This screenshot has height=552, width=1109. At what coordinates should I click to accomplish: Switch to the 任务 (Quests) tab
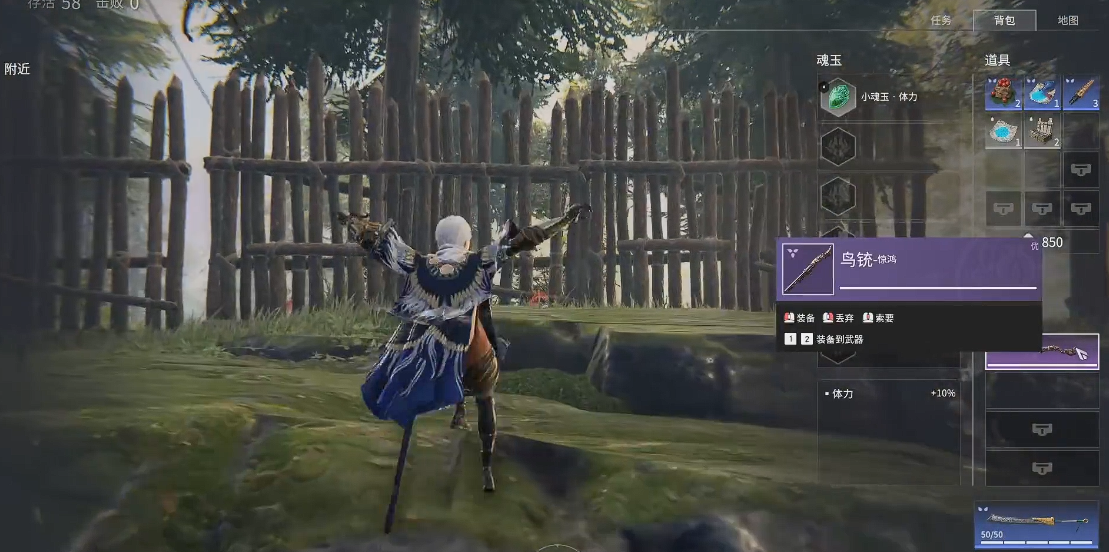(941, 20)
